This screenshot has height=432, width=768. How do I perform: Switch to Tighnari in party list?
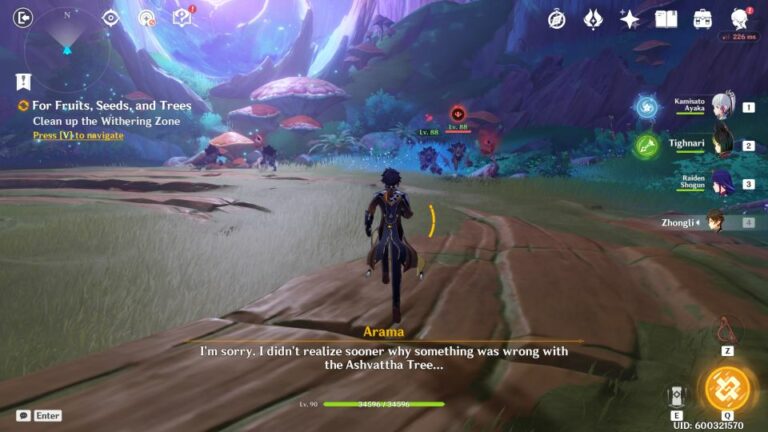click(x=717, y=146)
